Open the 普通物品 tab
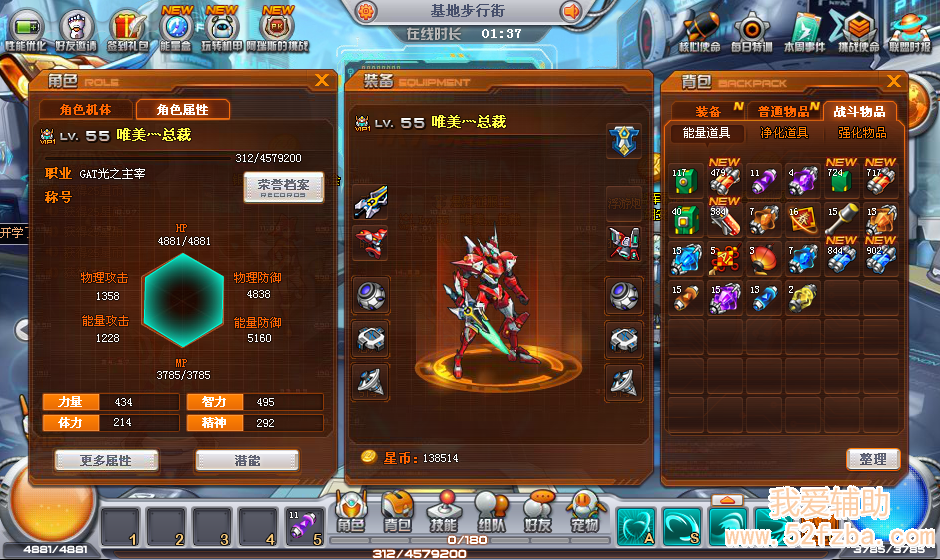The width and height of the screenshot is (940, 560). coord(783,111)
